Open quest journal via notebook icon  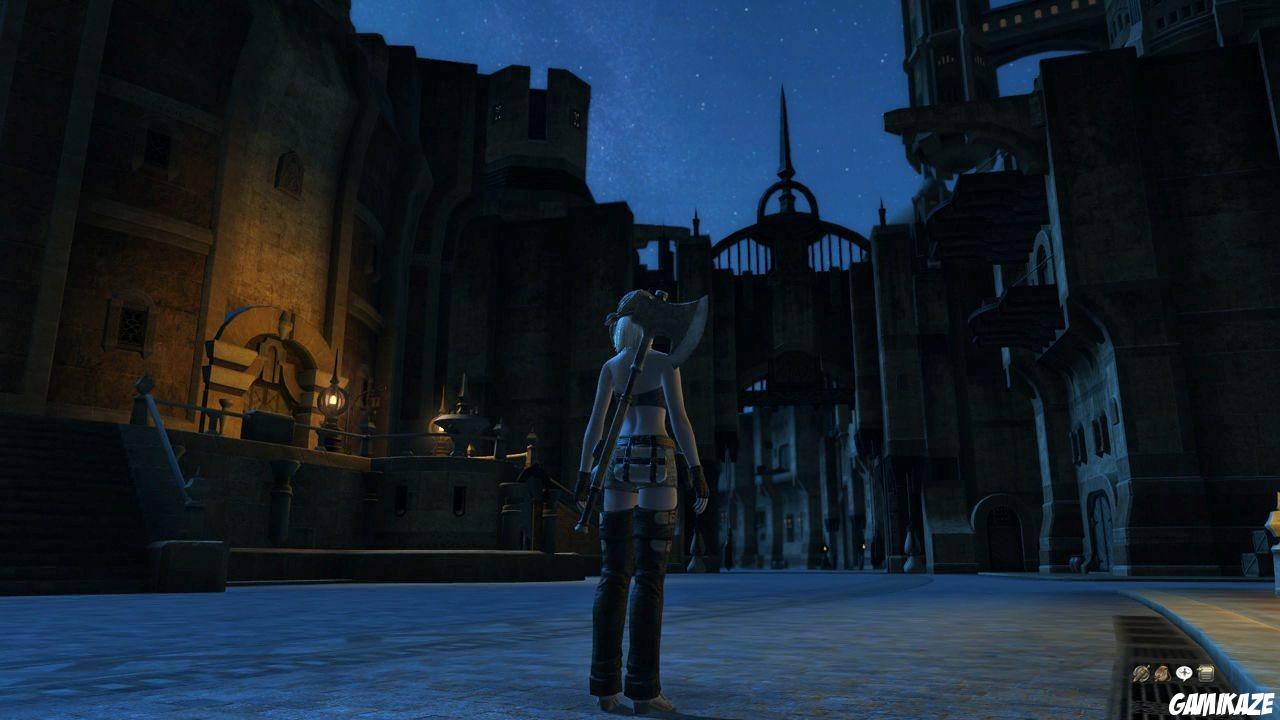tap(1206, 672)
